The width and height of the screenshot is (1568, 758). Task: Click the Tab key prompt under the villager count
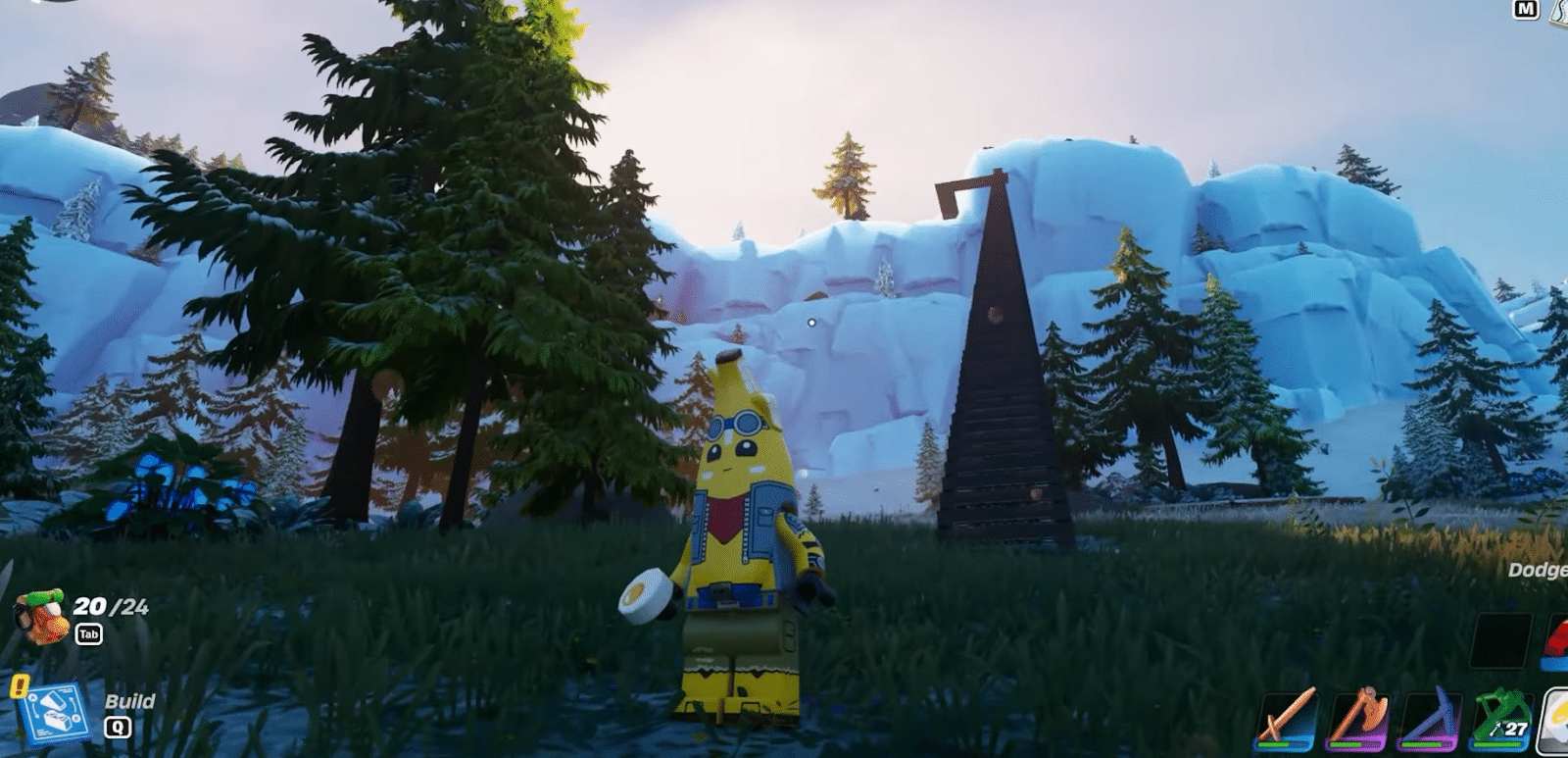pyautogui.click(x=89, y=633)
